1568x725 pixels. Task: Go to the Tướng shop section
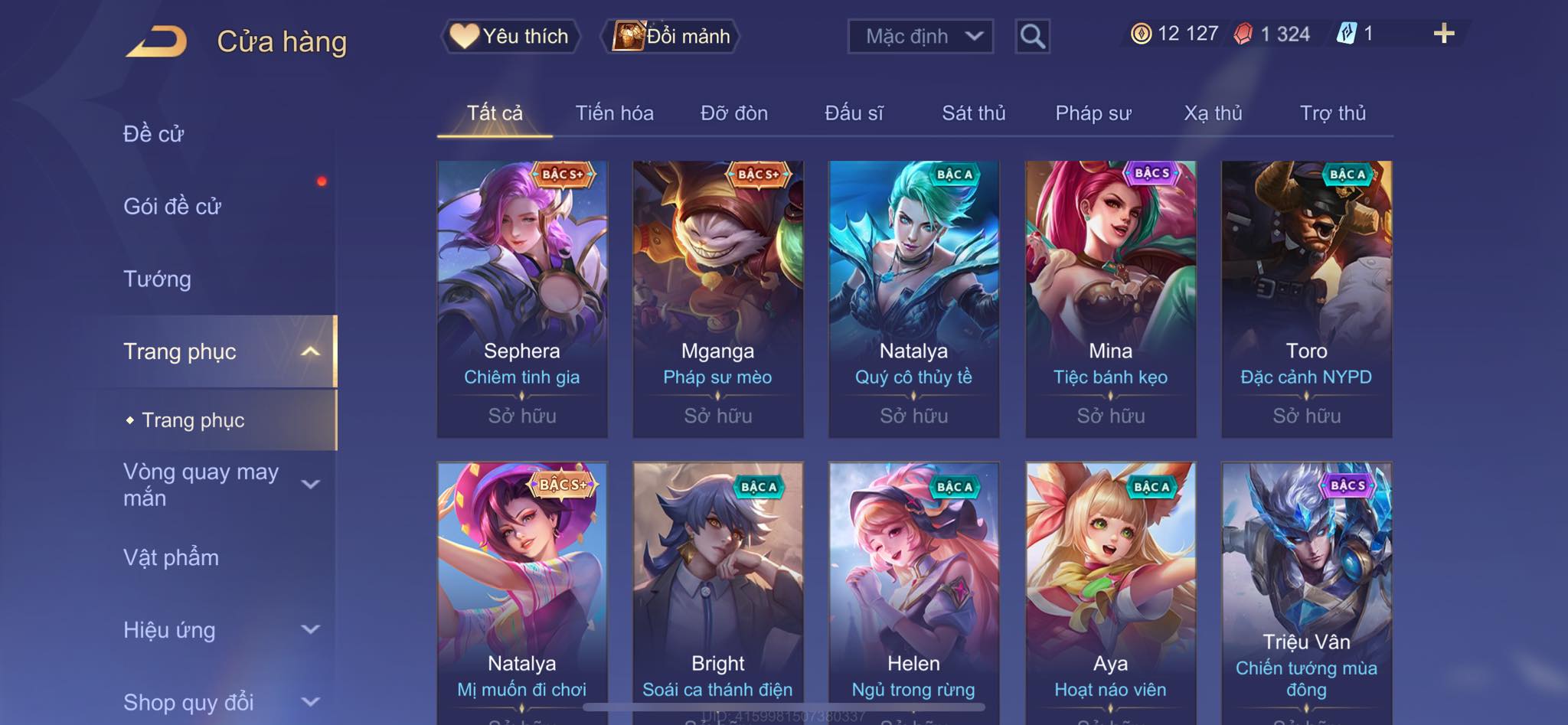tap(157, 279)
